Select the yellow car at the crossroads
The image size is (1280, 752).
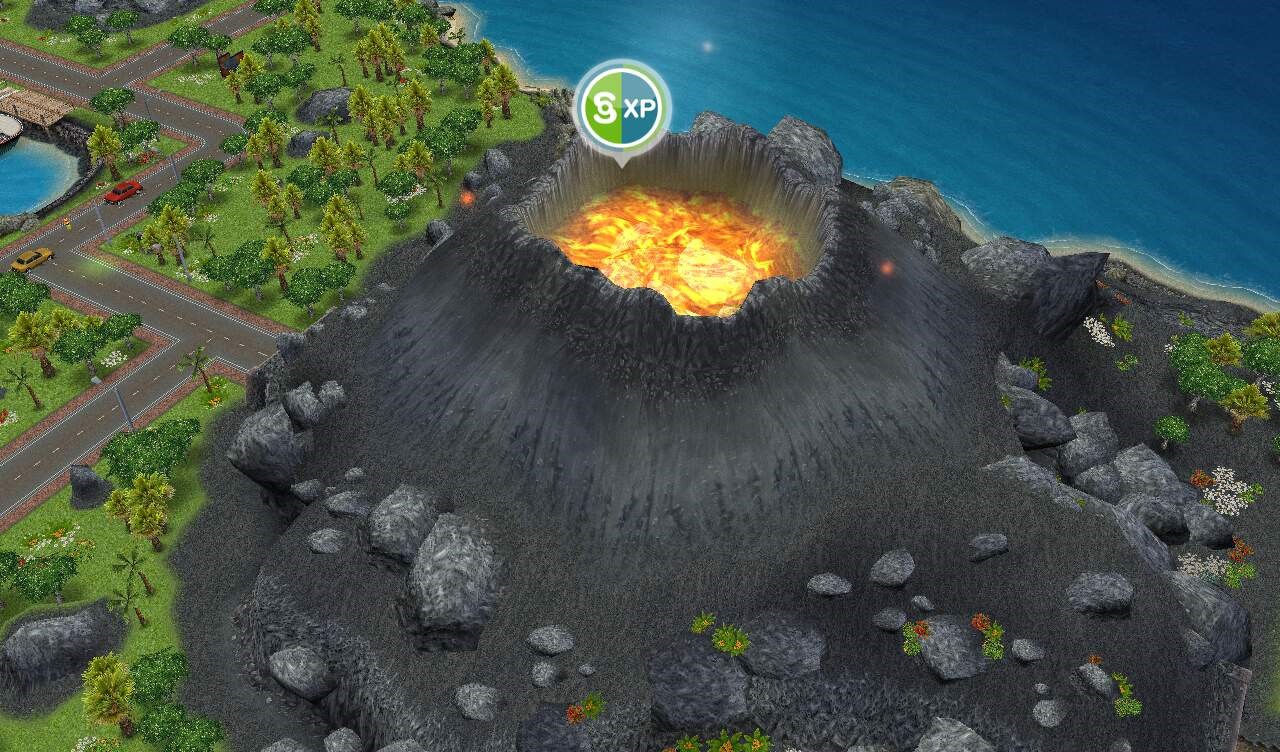[x=33, y=261]
